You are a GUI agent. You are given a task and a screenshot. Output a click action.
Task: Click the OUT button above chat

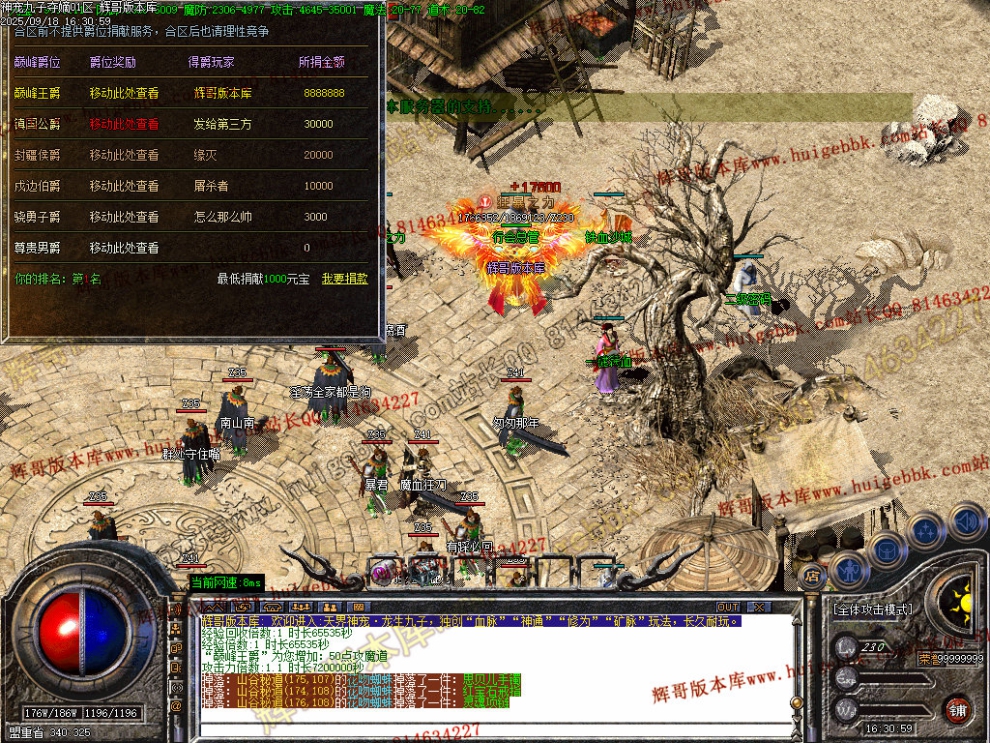(728, 606)
